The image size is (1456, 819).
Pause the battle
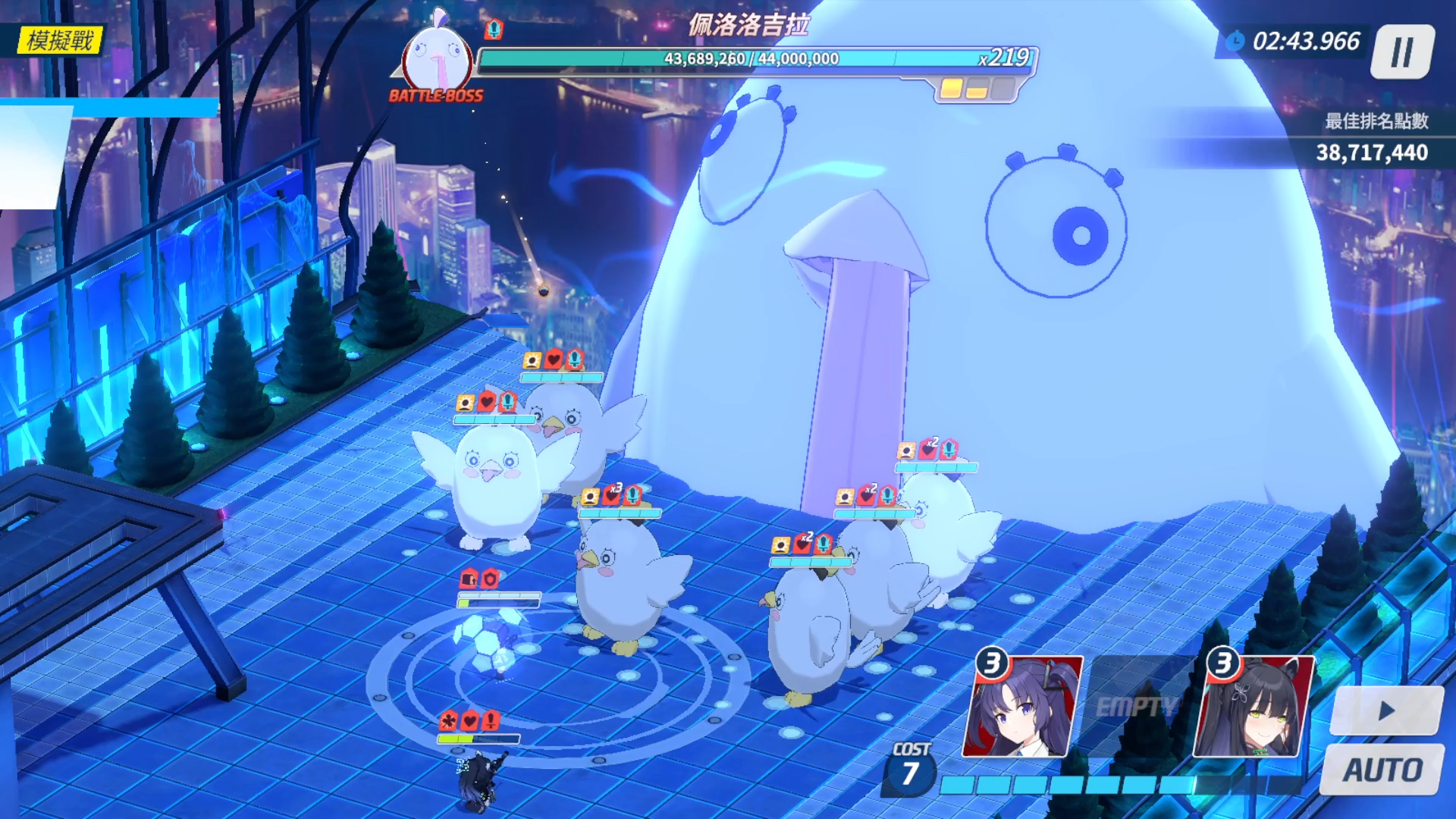coord(1402,52)
